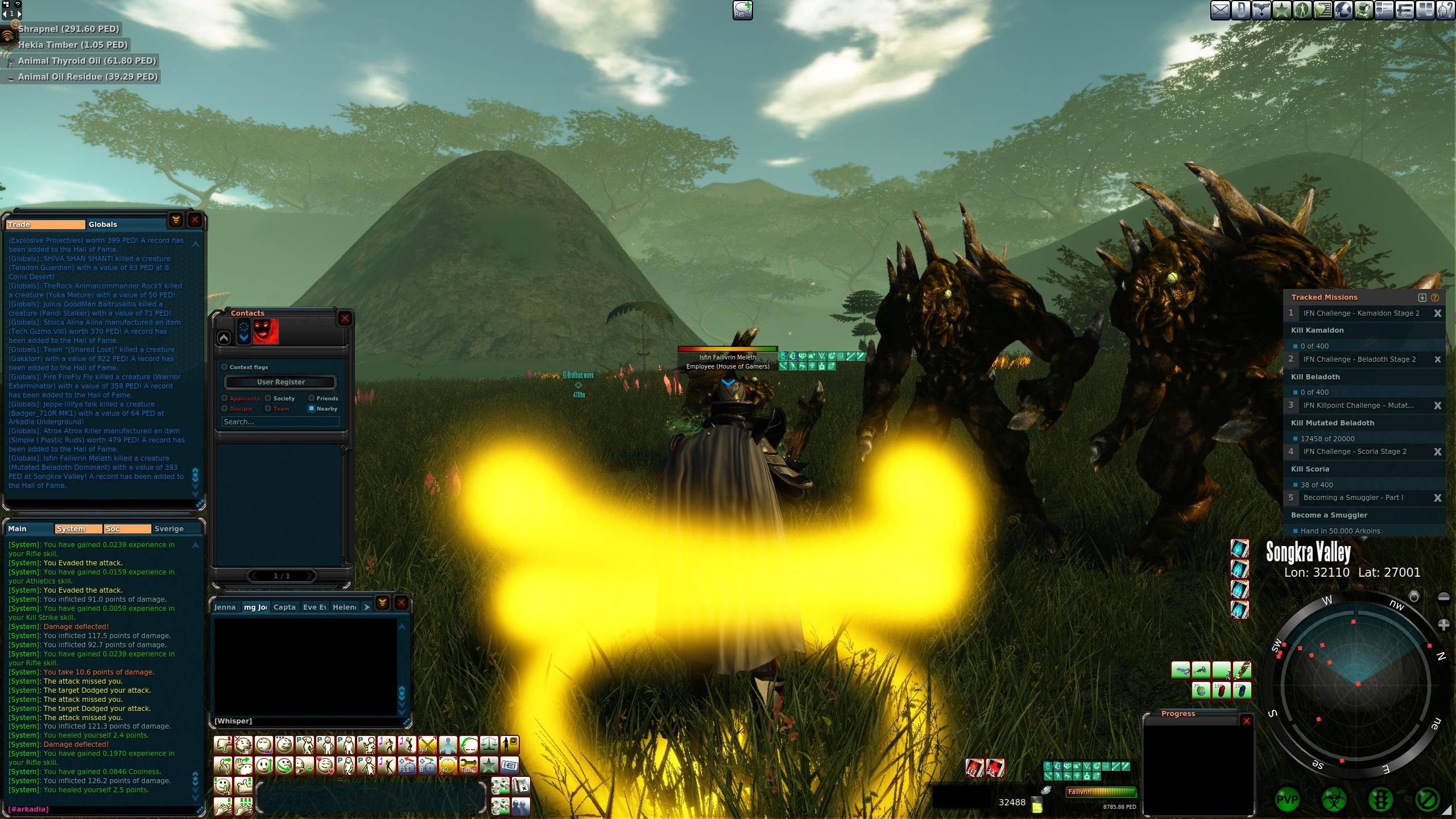Open the Sverige chat tab
Image resolution: width=1456 pixels, height=819 pixels.
169,529
